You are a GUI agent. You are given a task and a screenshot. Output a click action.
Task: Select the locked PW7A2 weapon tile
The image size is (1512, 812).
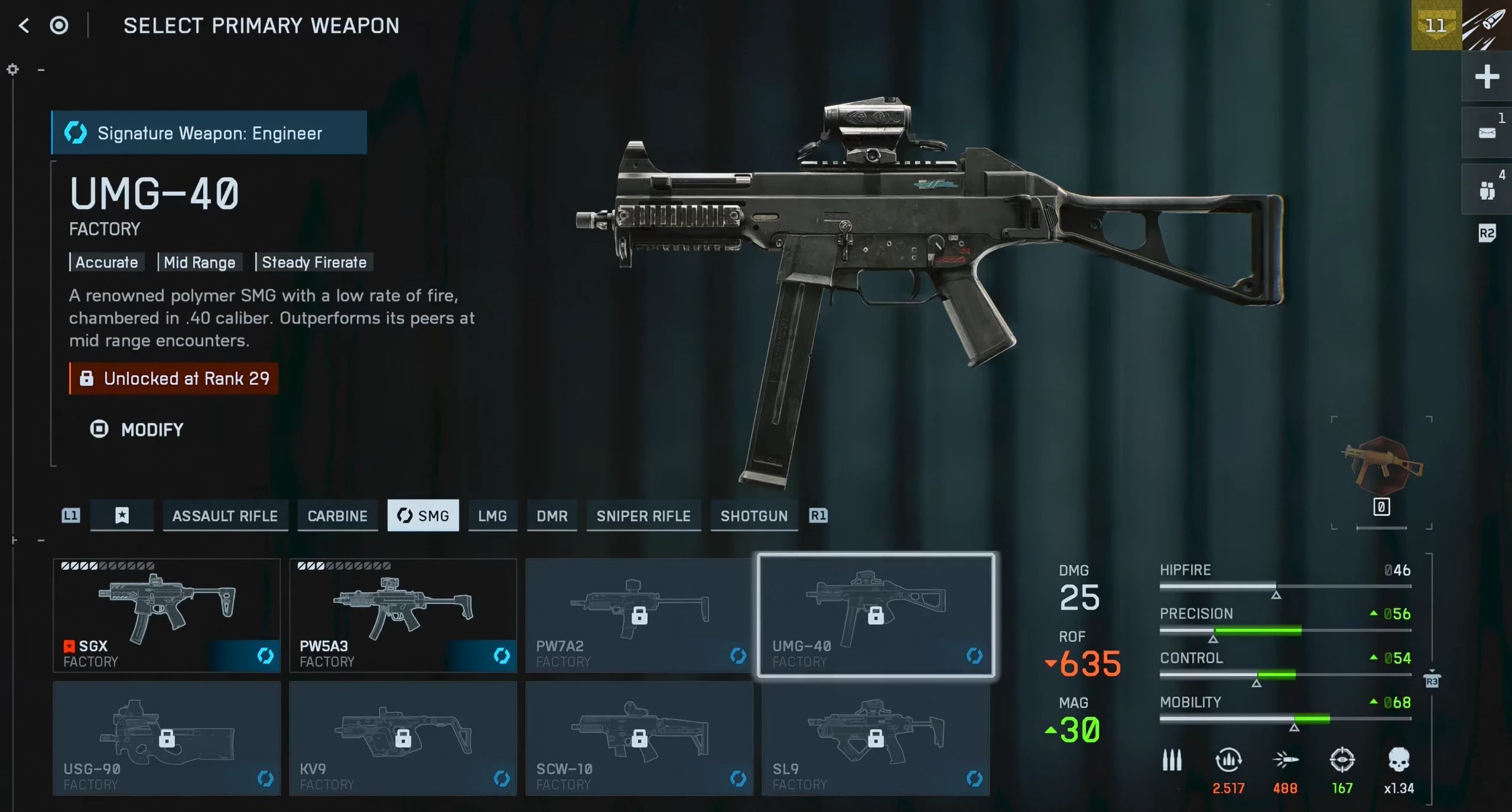639,615
